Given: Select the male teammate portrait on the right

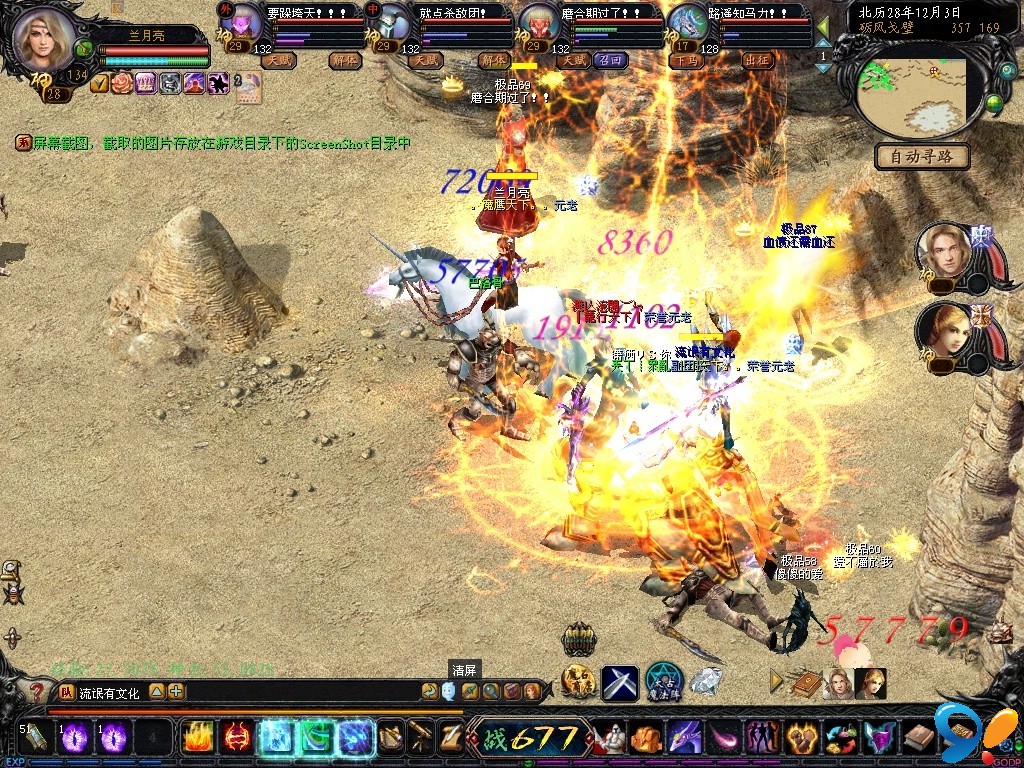Looking at the screenshot, I should click(x=944, y=252).
